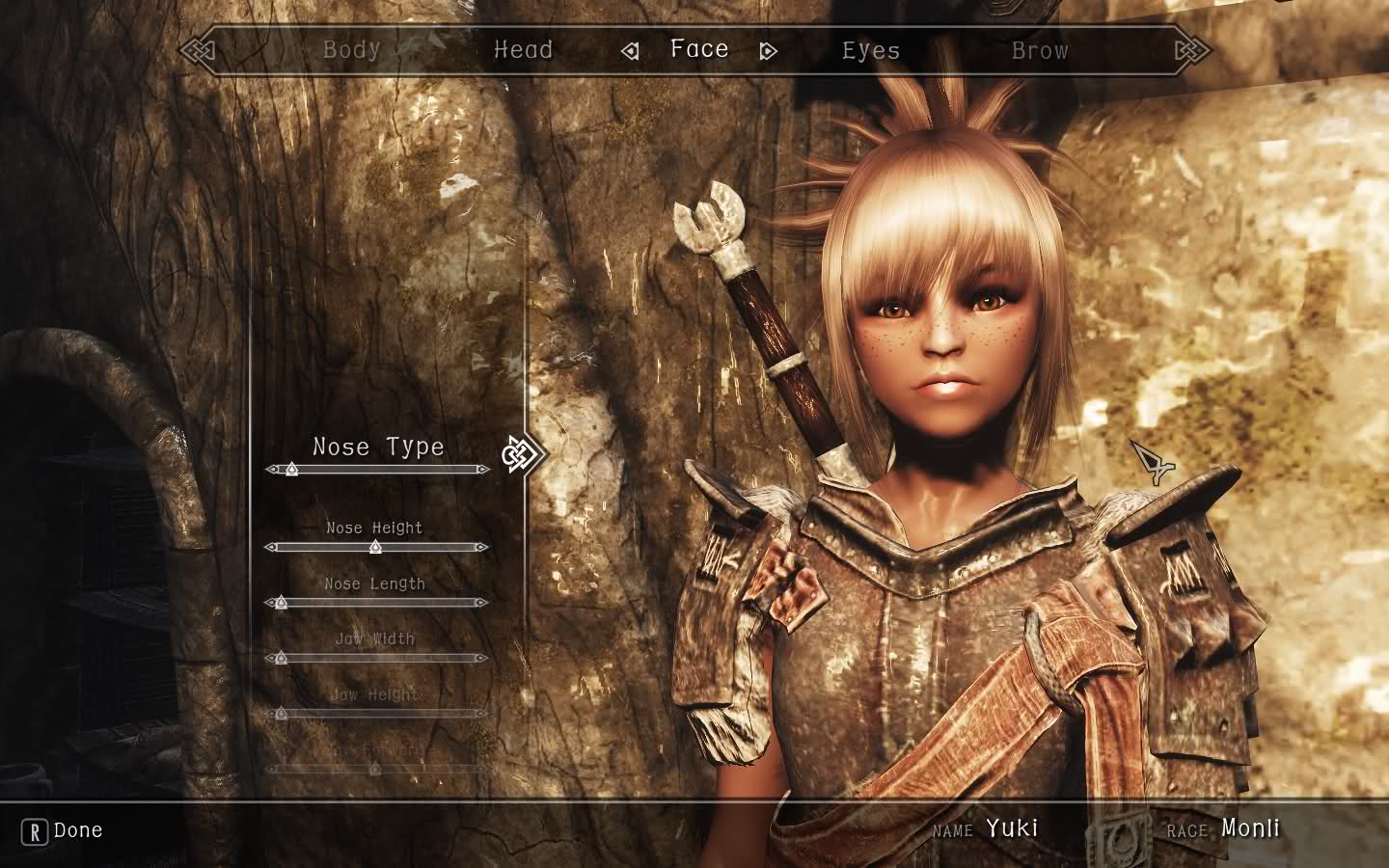
Task: Select the Face tab
Action: pyautogui.click(x=699, y=49)
